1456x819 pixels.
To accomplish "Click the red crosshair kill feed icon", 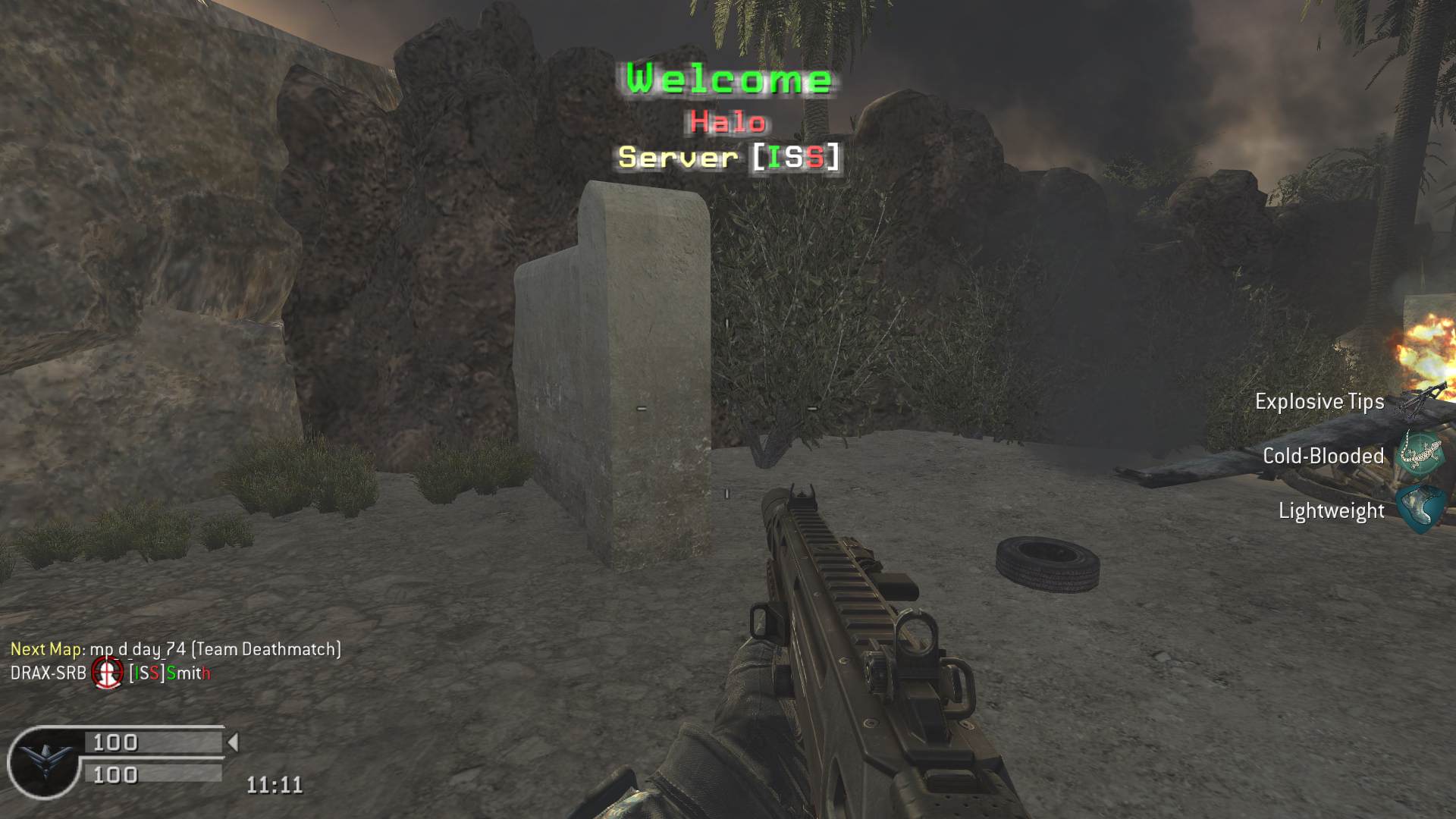I will tap(108, 673).
